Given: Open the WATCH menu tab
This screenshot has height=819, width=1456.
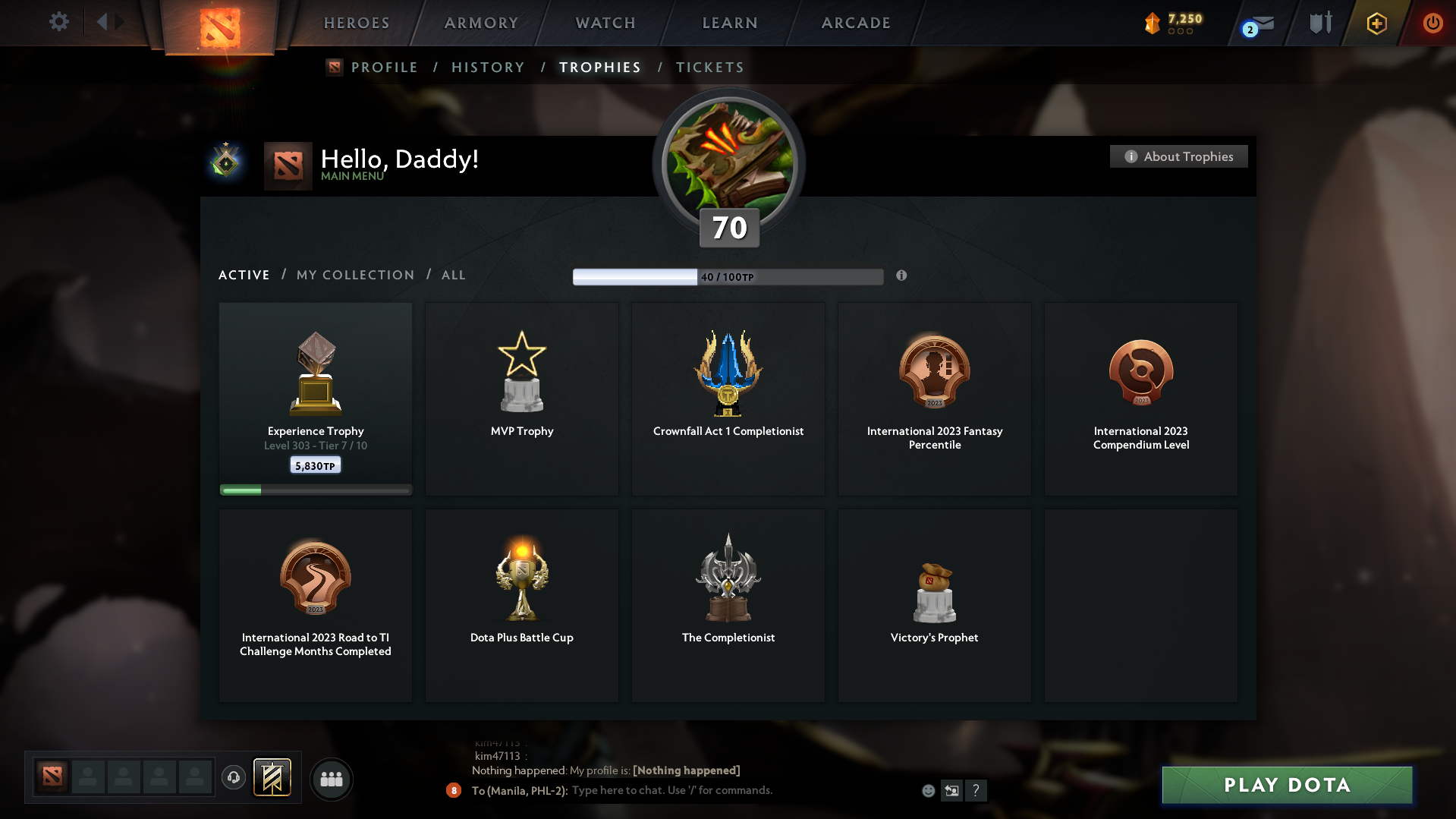Looking at the screenshot, I should [x=604, y=23].
